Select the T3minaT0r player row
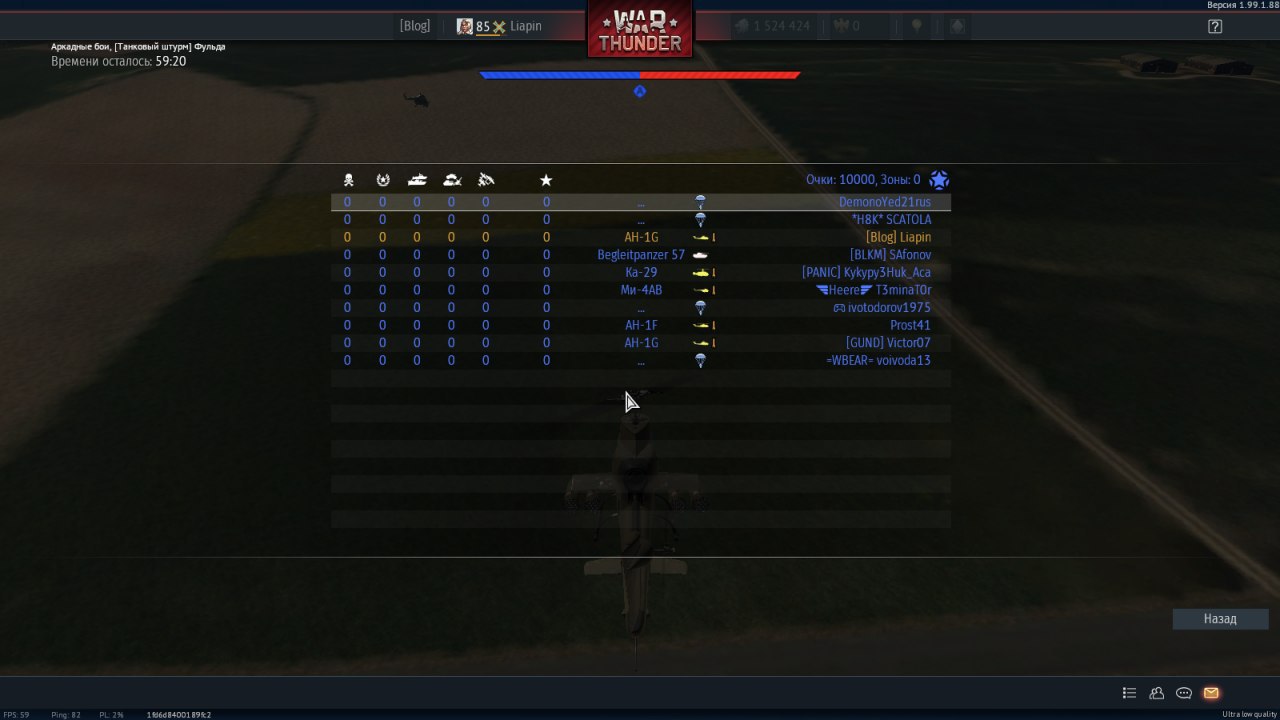The height and width of the screenshot is (720, 1280). point(902,290)
